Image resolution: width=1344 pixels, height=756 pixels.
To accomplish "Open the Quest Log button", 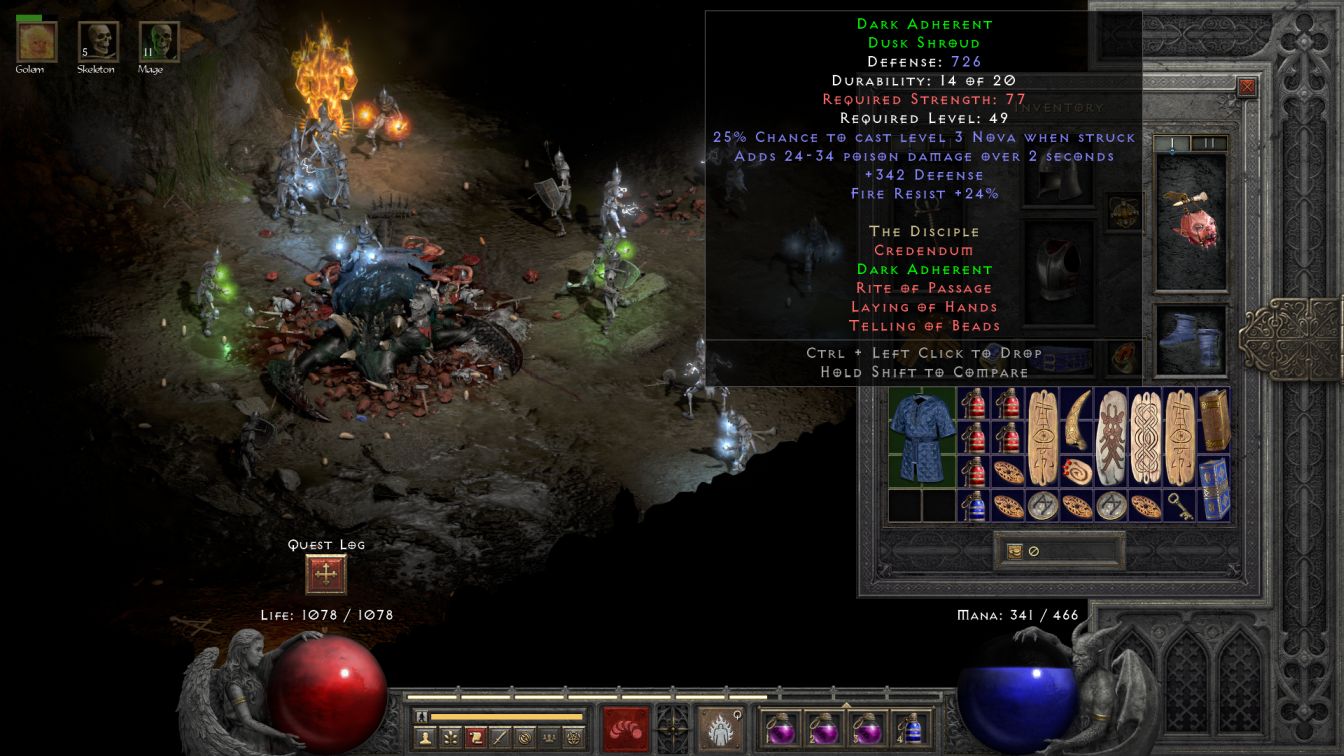I will click(x=325, y=574).
